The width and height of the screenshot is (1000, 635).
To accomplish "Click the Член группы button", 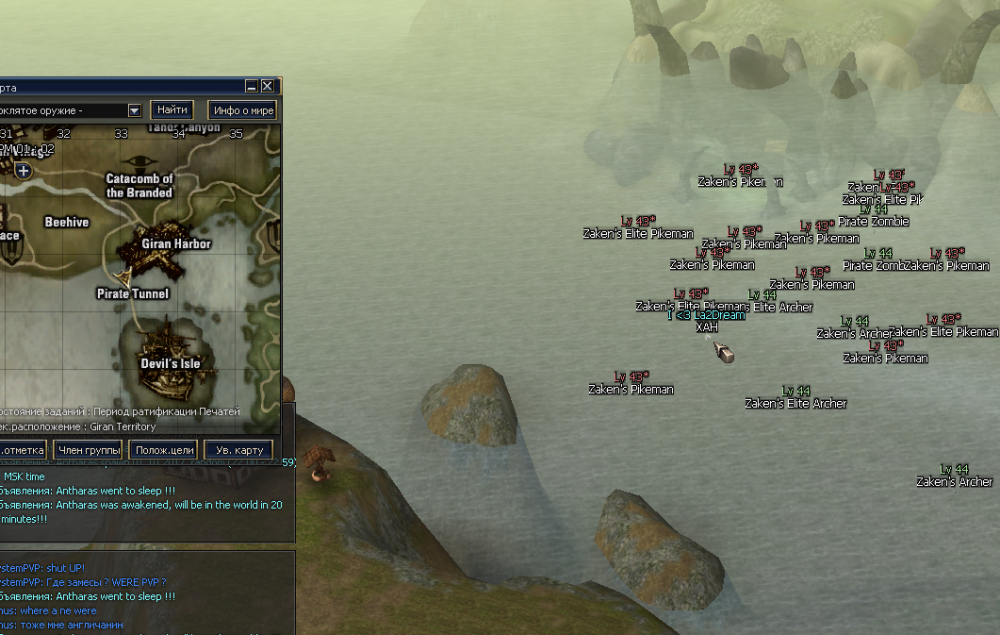I will [88, 450].
